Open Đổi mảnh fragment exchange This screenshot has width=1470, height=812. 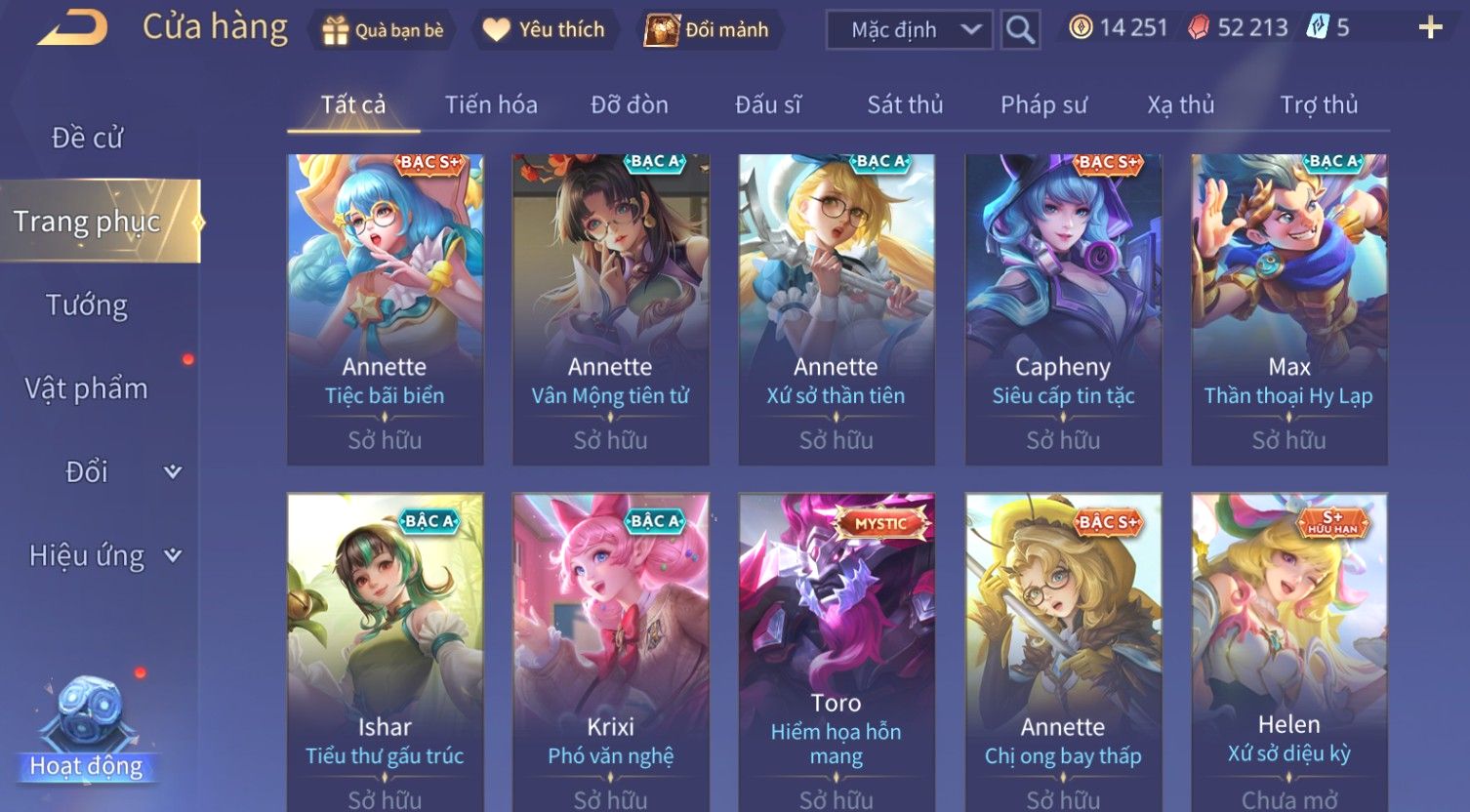(x=709, y=30)
